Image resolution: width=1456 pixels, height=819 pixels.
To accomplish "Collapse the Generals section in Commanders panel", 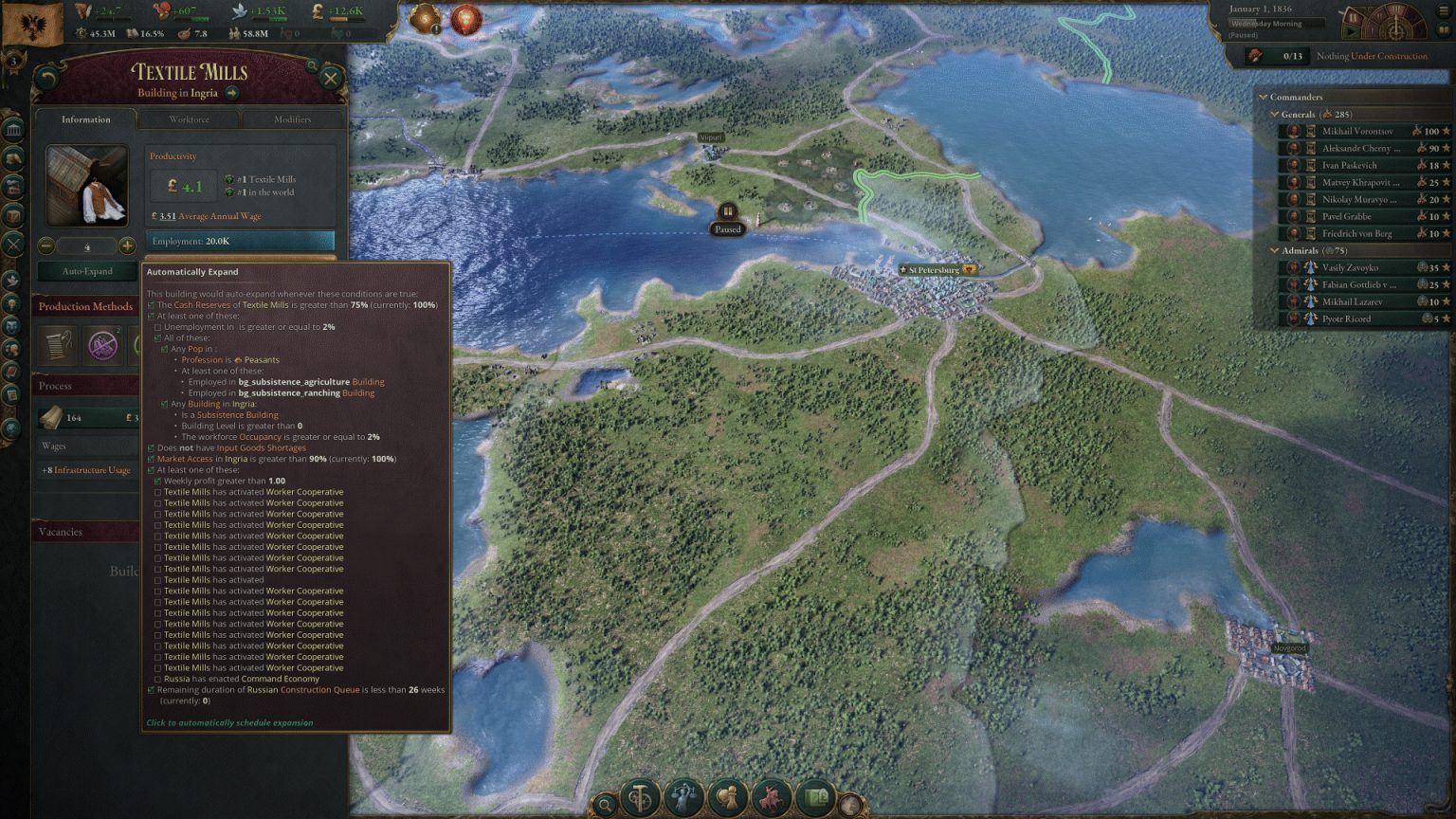I will point(1275,114).
